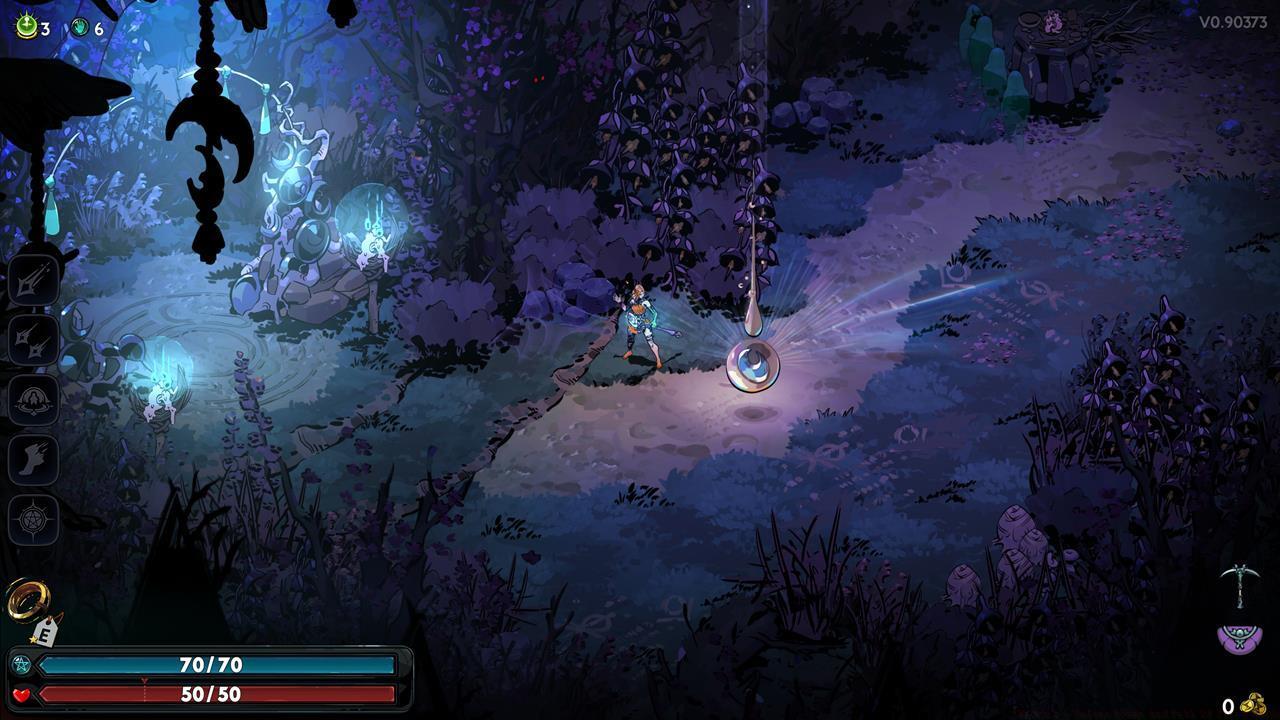Open the pentagram Magick ability slot
The image size is (1280, 720).
pos(34,520)
